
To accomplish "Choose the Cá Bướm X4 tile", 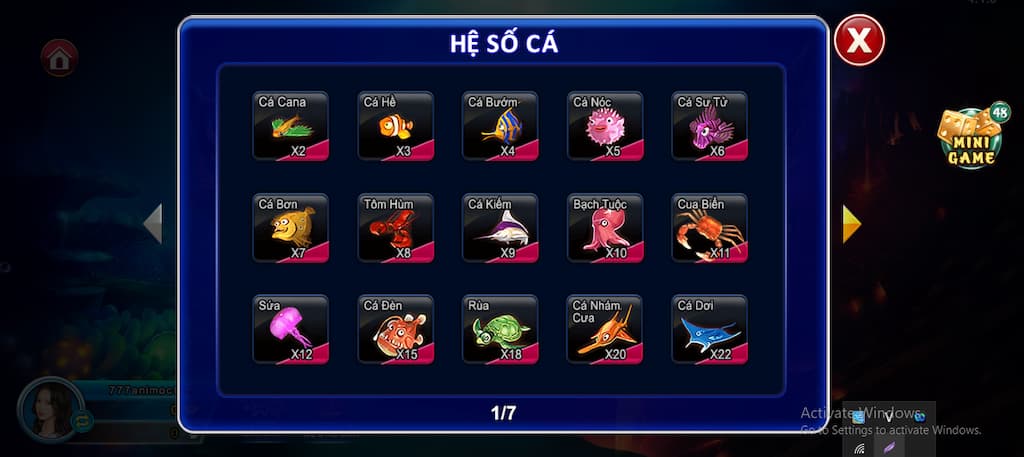I will tap(501, 126).
